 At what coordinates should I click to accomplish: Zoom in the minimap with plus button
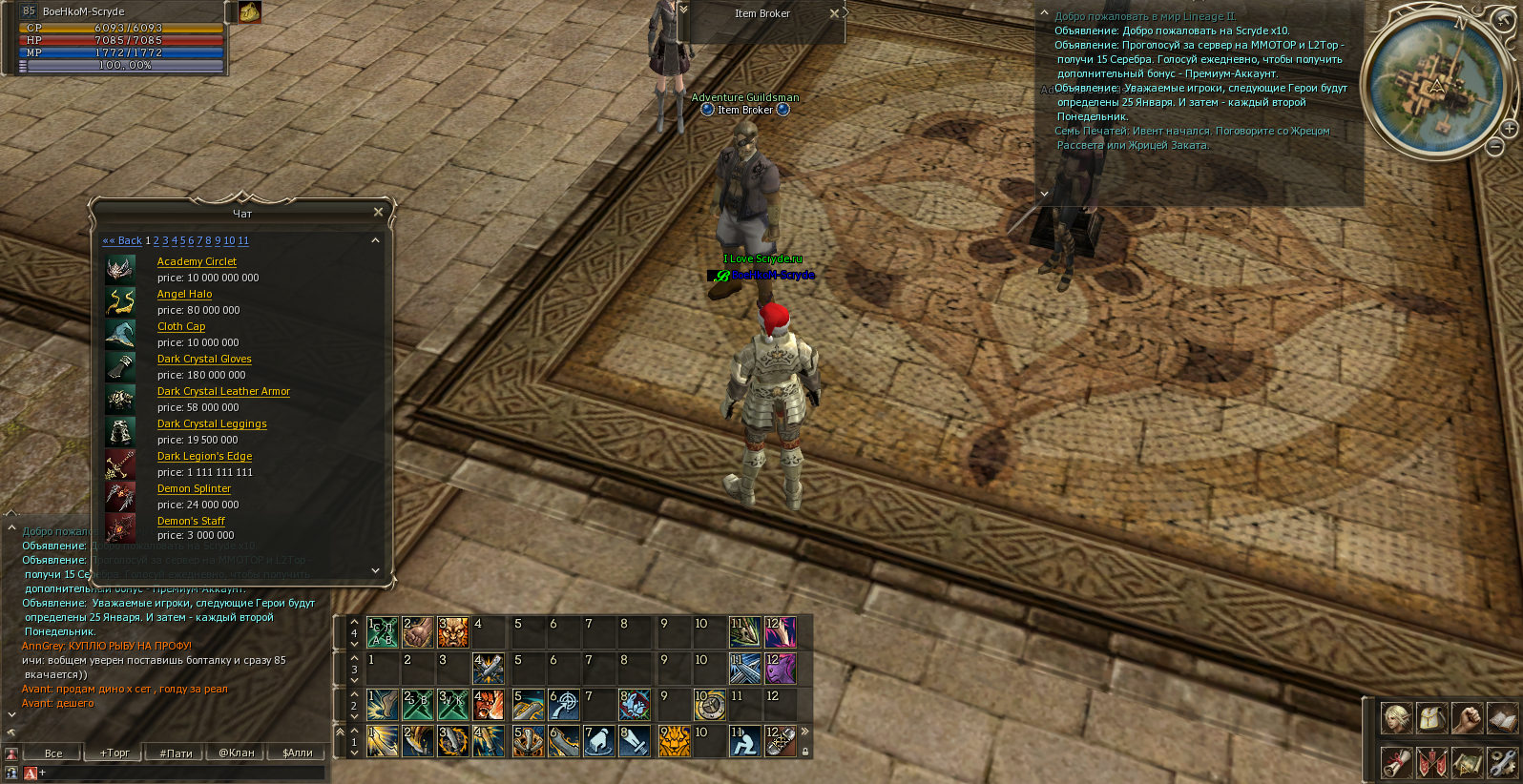pyautogui.click(x=1509, y=128)
